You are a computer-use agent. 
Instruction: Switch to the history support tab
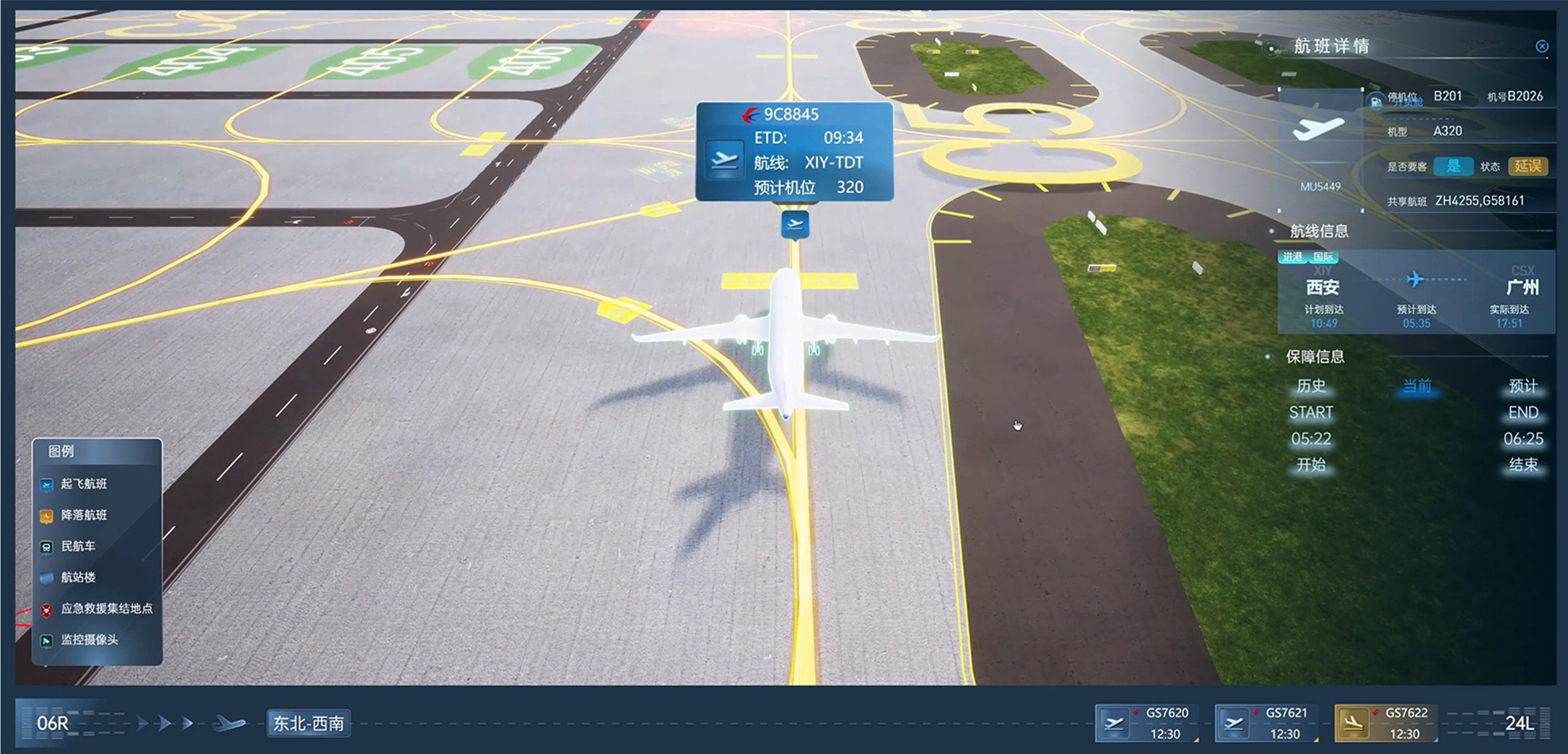click(x=1311, y=386)
